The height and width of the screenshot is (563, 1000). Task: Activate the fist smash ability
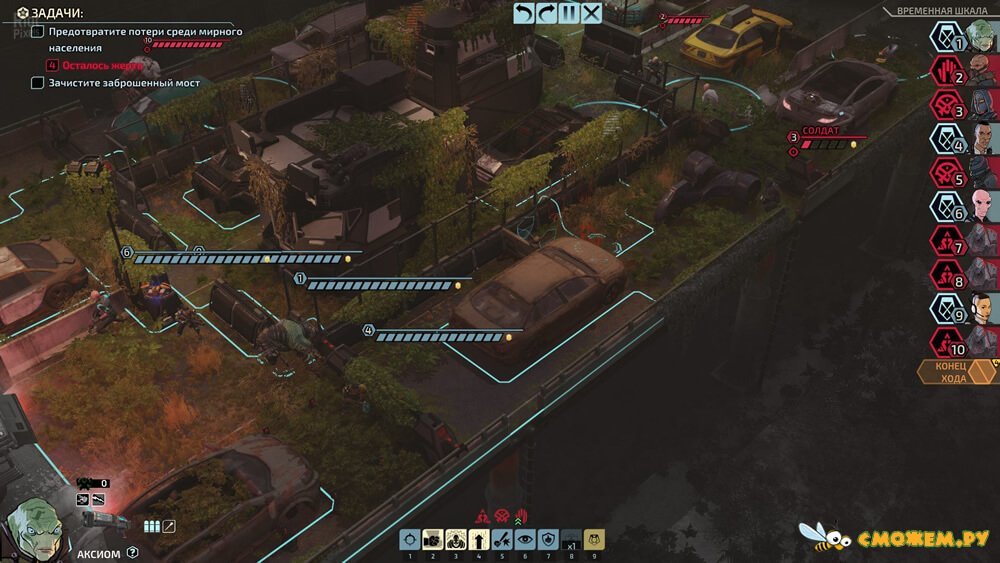433,540
